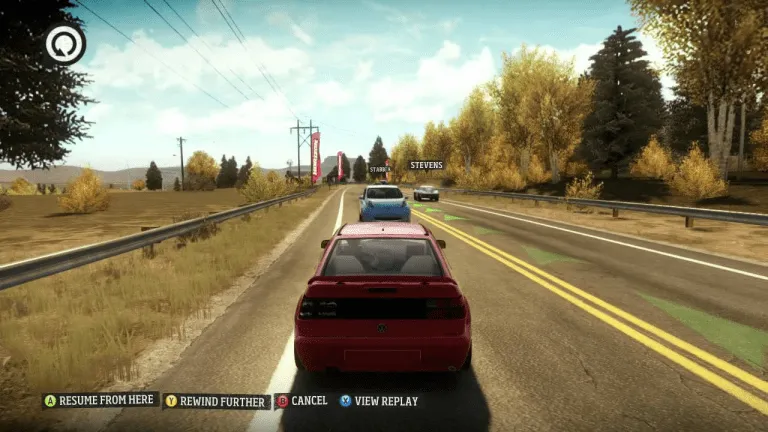The image size is (768, 432).
Task: Choose Resume From Here
Action: (100, 400)
